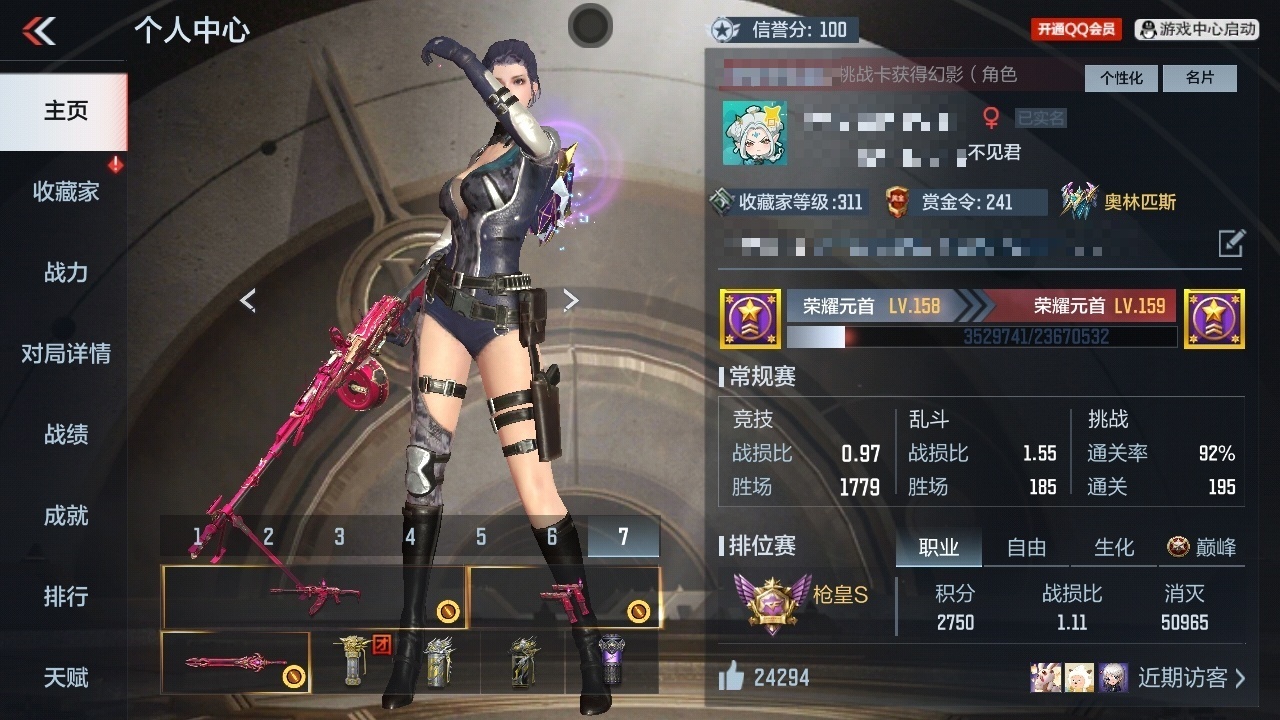Switch ranked stats to 生化 tab
The height and width of the screenshot is (720, 1280).
tap(1114, 548)
